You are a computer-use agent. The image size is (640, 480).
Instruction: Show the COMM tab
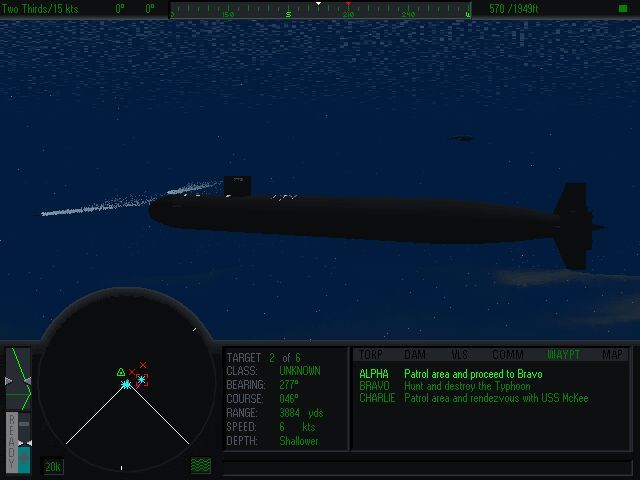pos(508,354)
